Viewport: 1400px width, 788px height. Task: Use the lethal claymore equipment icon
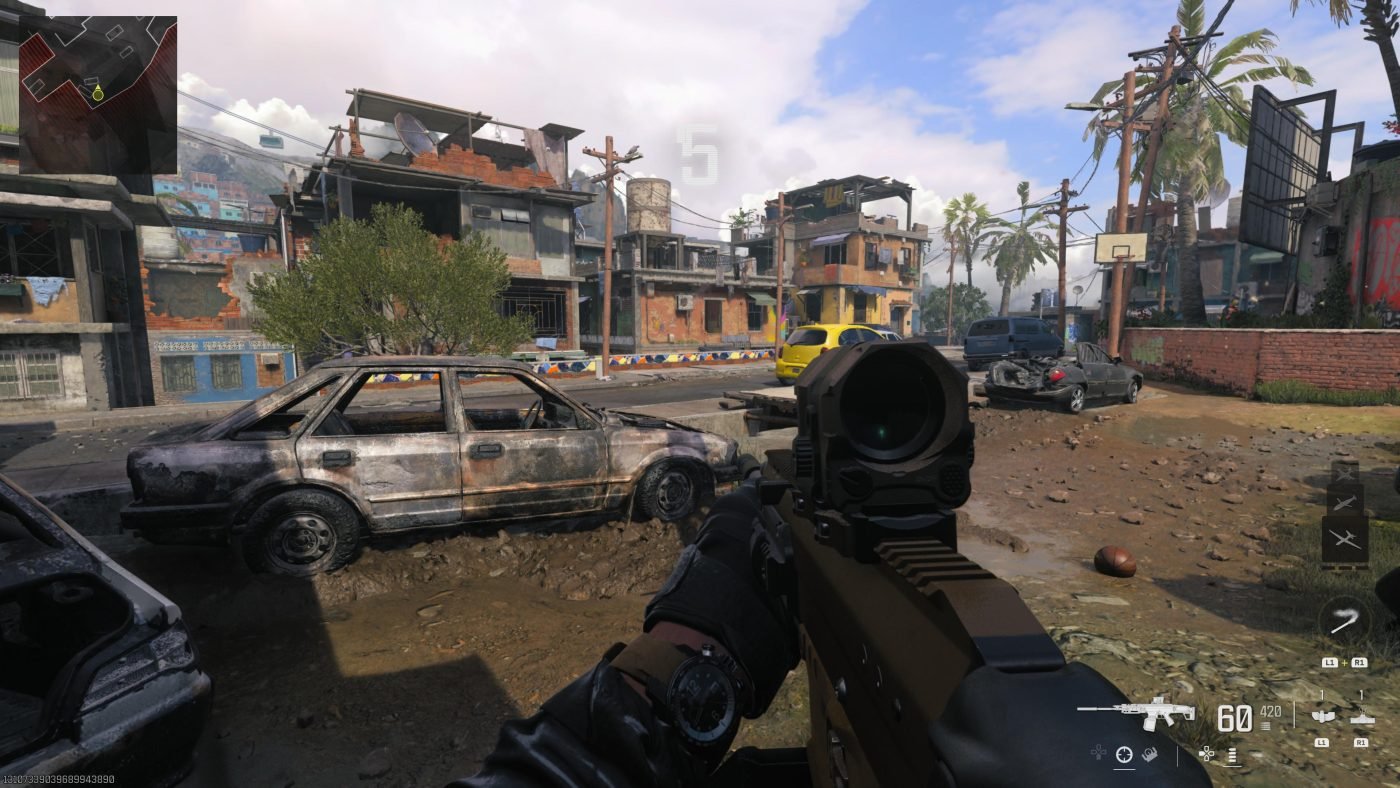pyautogui.click(x=1361, y=716)
